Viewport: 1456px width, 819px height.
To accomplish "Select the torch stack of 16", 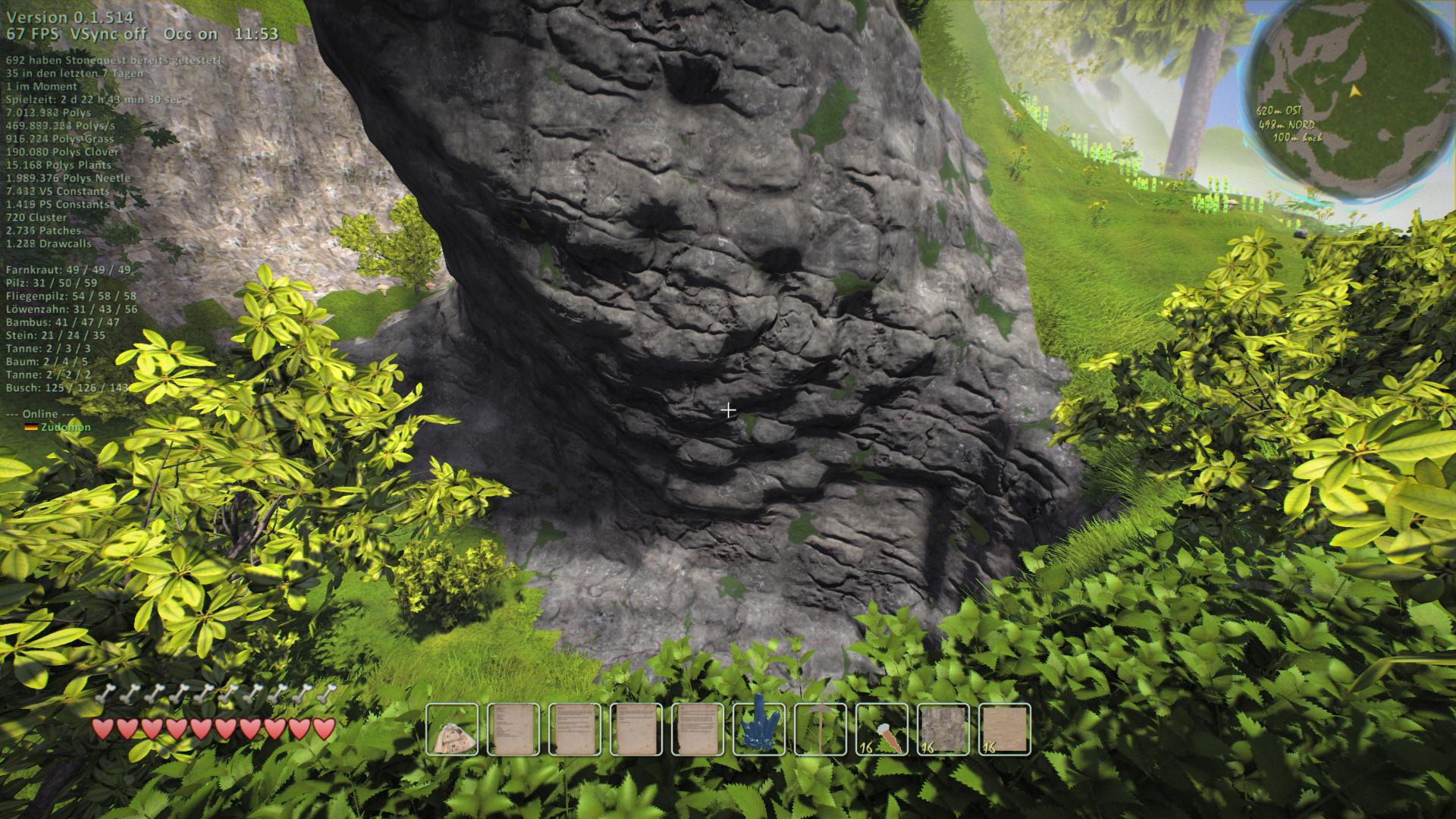I will pos(882,730).
